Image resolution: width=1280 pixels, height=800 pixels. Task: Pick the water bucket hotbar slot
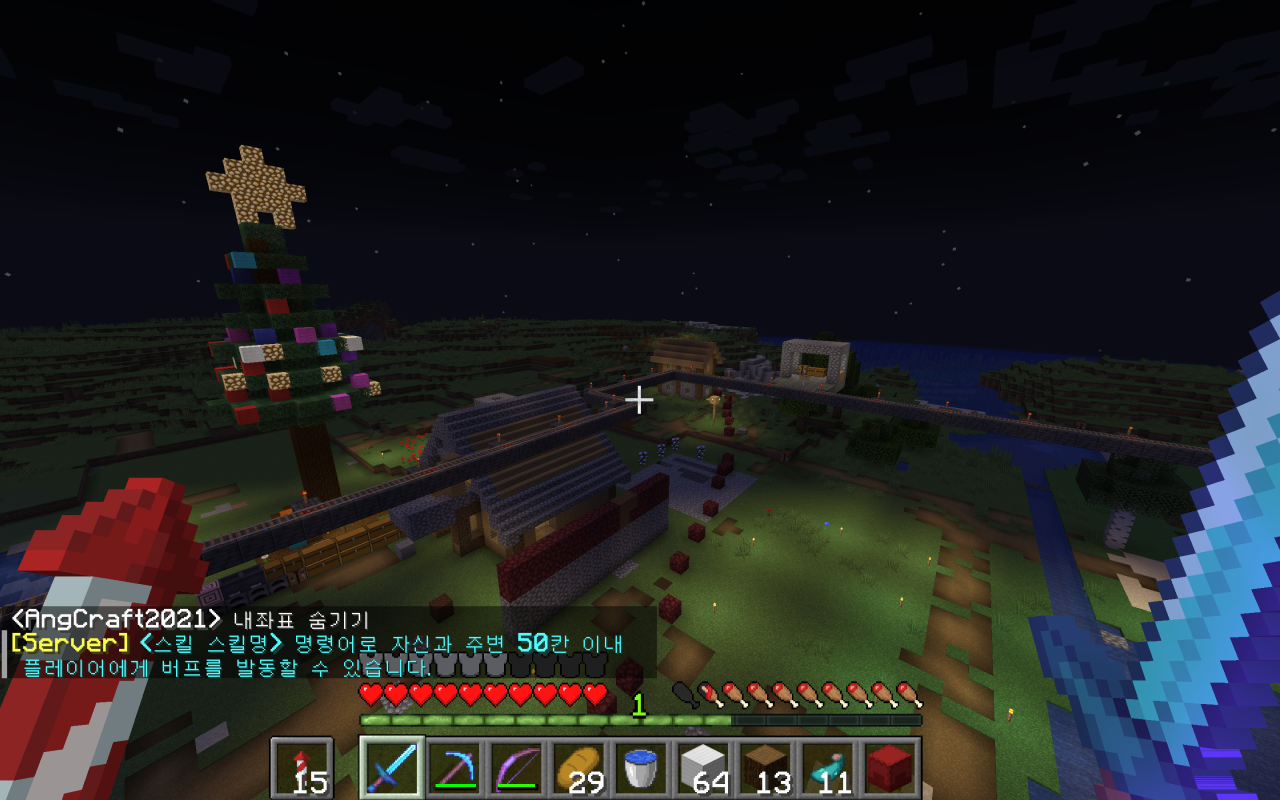(x=639, y=769)
